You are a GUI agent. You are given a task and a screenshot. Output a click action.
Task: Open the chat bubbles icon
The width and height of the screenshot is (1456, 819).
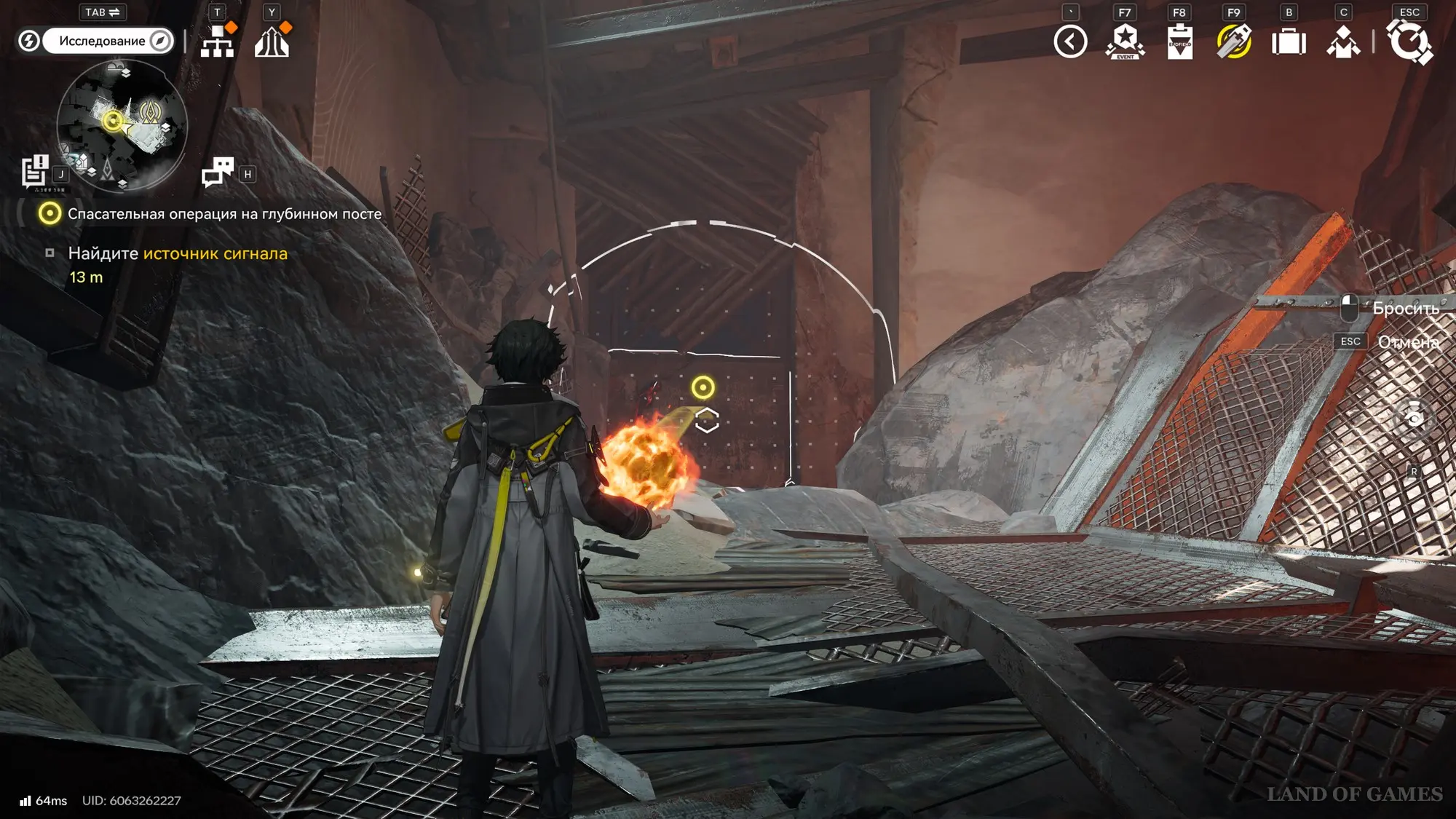tap(218, 173)
